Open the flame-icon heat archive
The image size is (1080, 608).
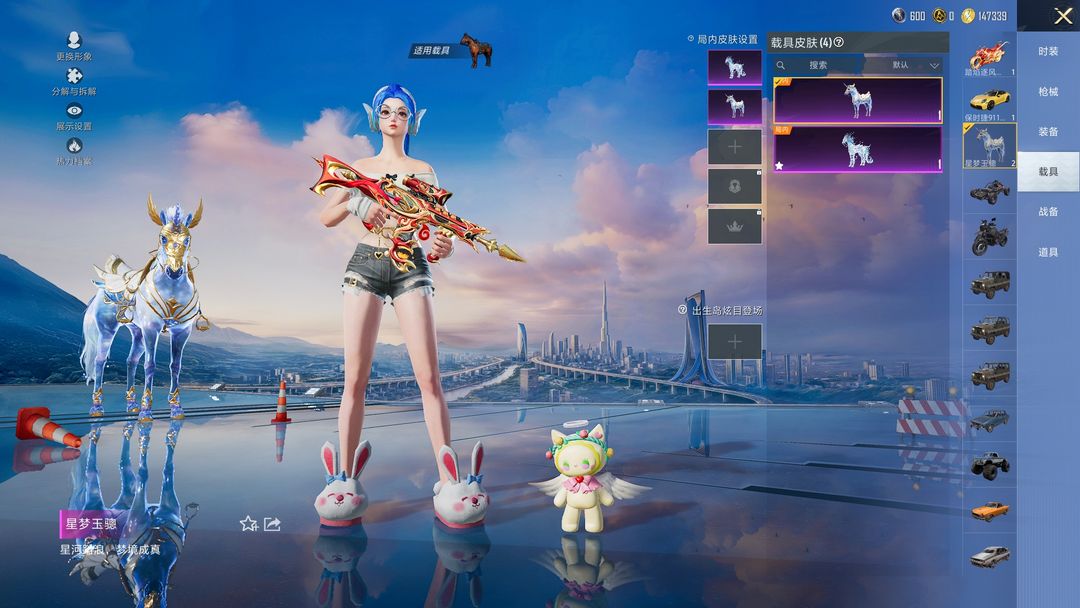pos(74,147)
